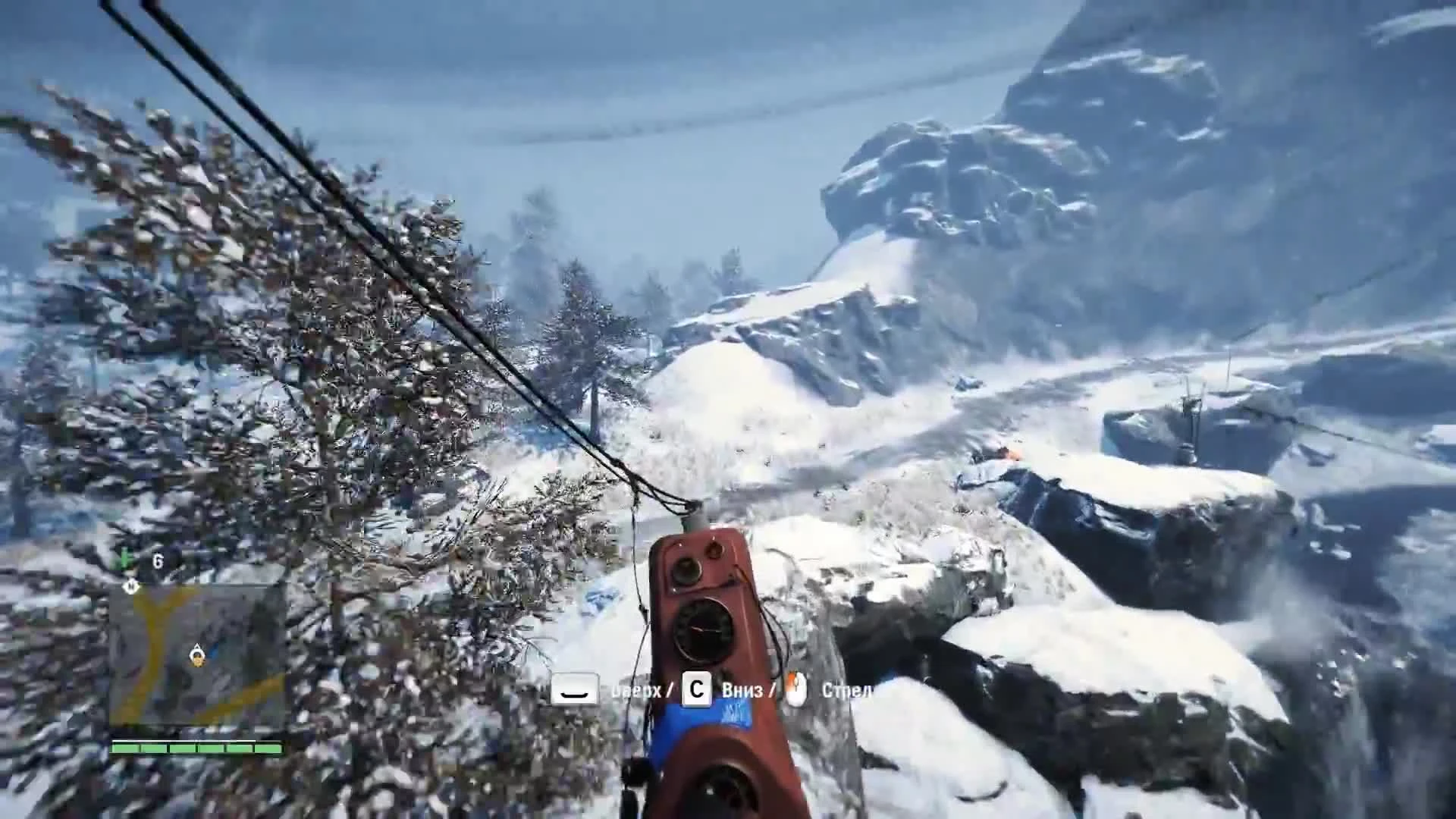Open the ammo count display showing 6
Image resolution: width=1456 pixels, height=819 pixels.
[158, 560]
